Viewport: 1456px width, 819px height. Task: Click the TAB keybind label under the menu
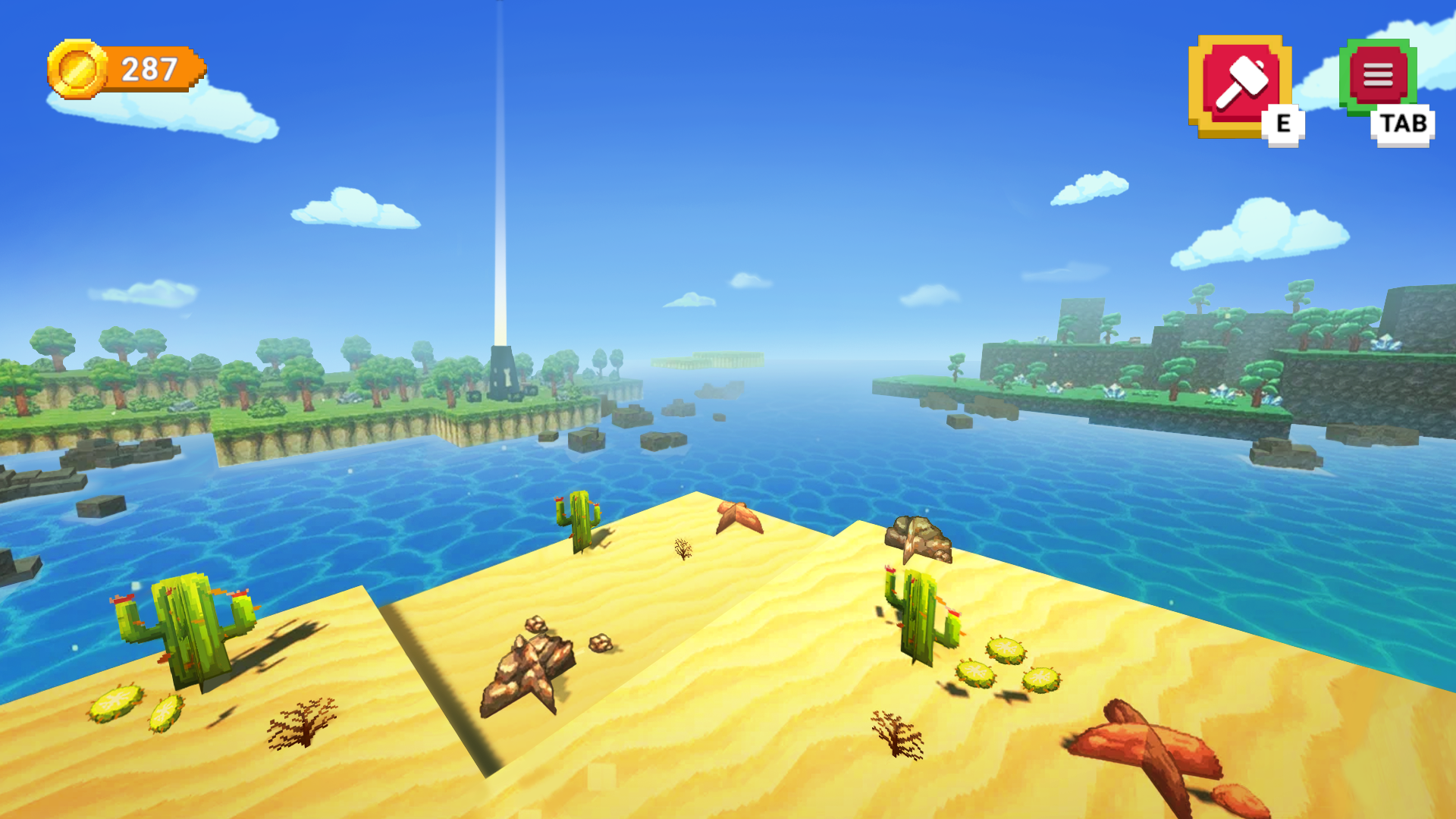[x=1404, y=124]
